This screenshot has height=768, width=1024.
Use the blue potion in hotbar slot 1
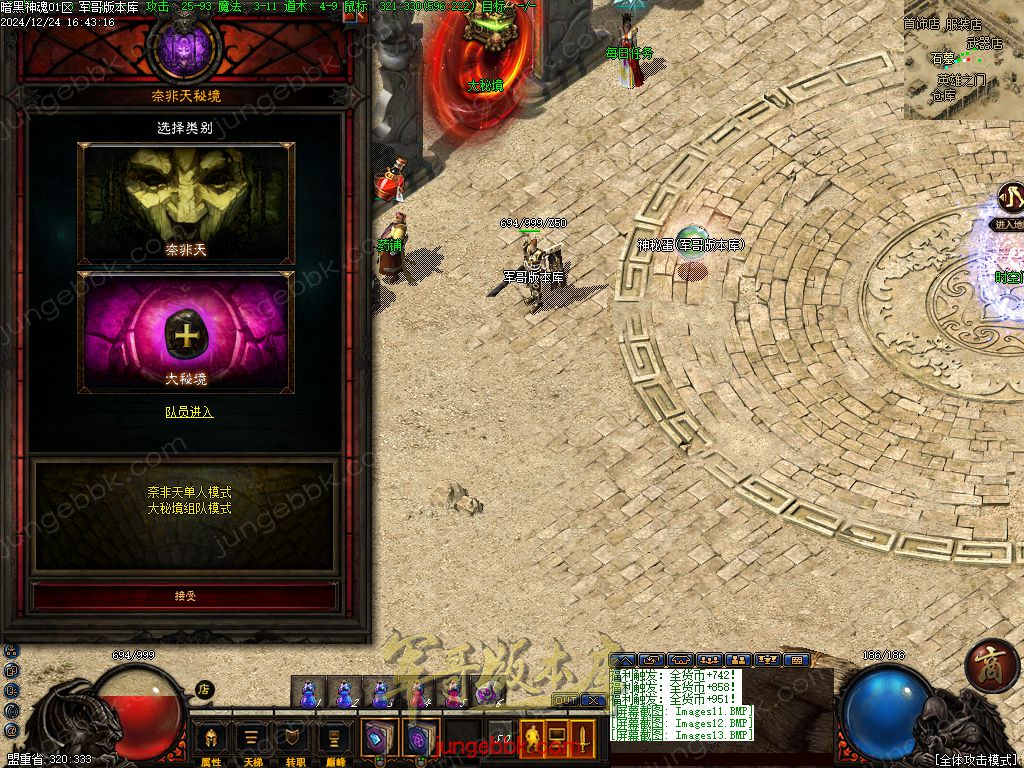point(309,692)
